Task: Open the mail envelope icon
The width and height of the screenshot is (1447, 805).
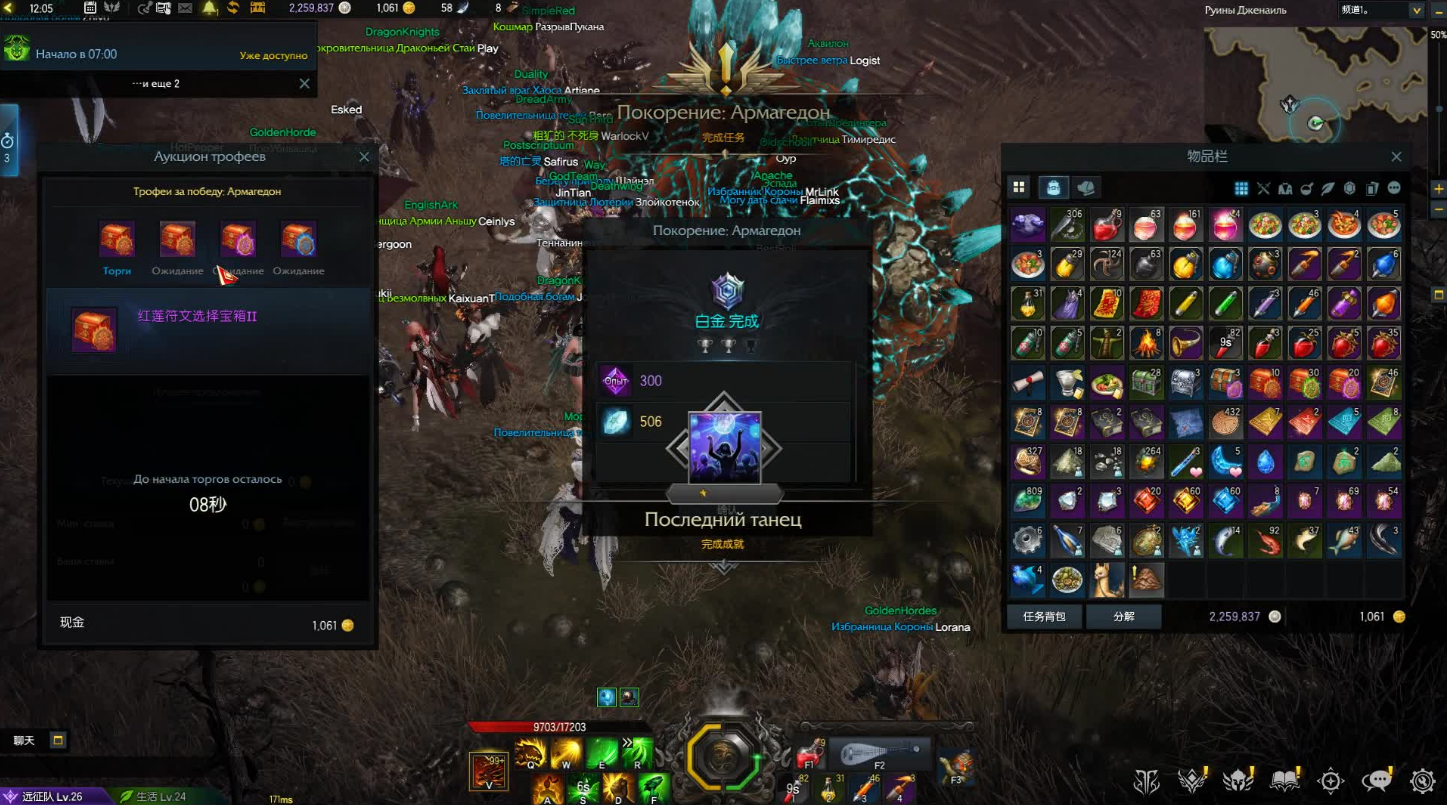Action: pos(187,8)
